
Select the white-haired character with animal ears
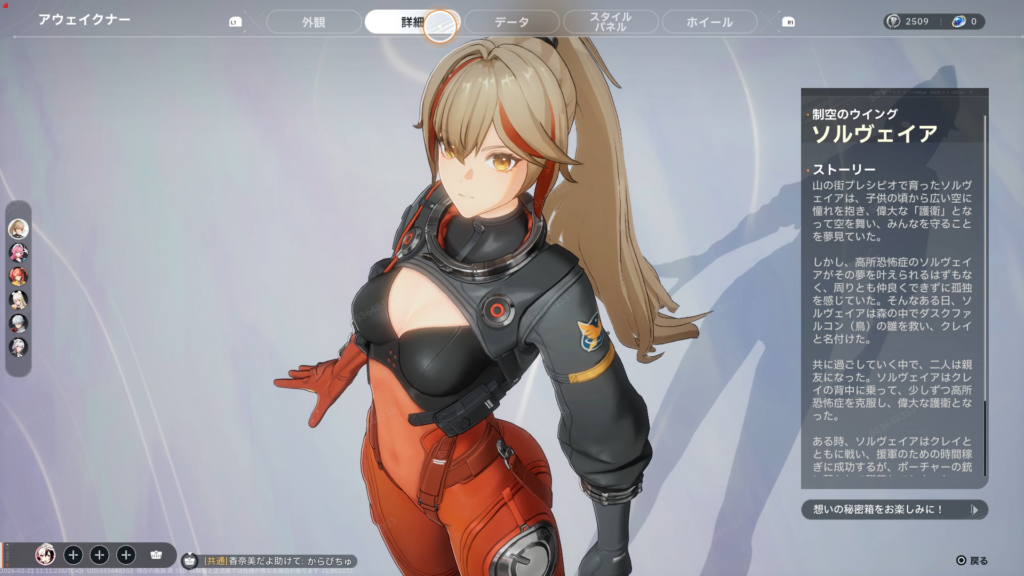[18, 299]
